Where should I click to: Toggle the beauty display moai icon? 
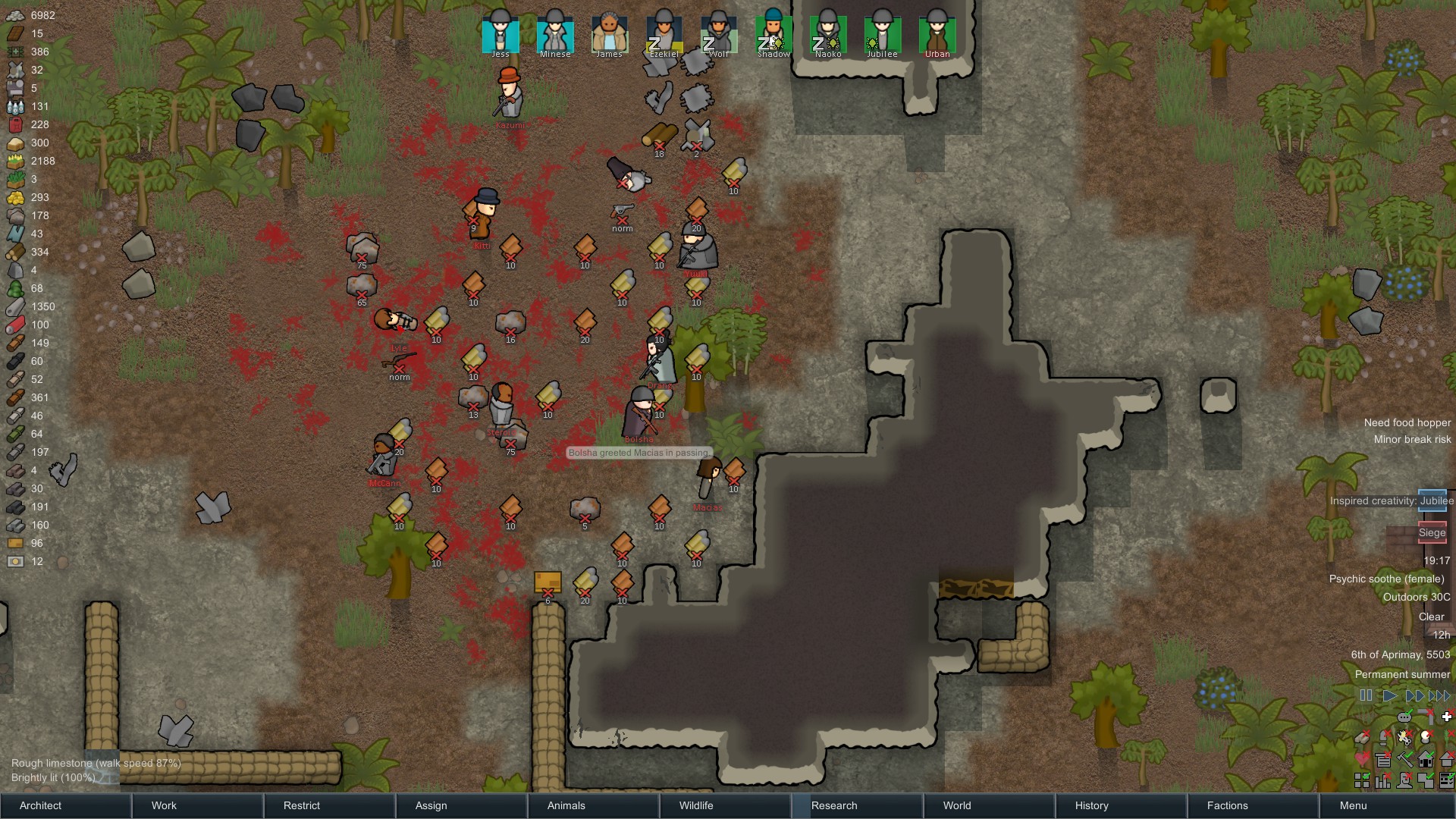click(1404, 781)
